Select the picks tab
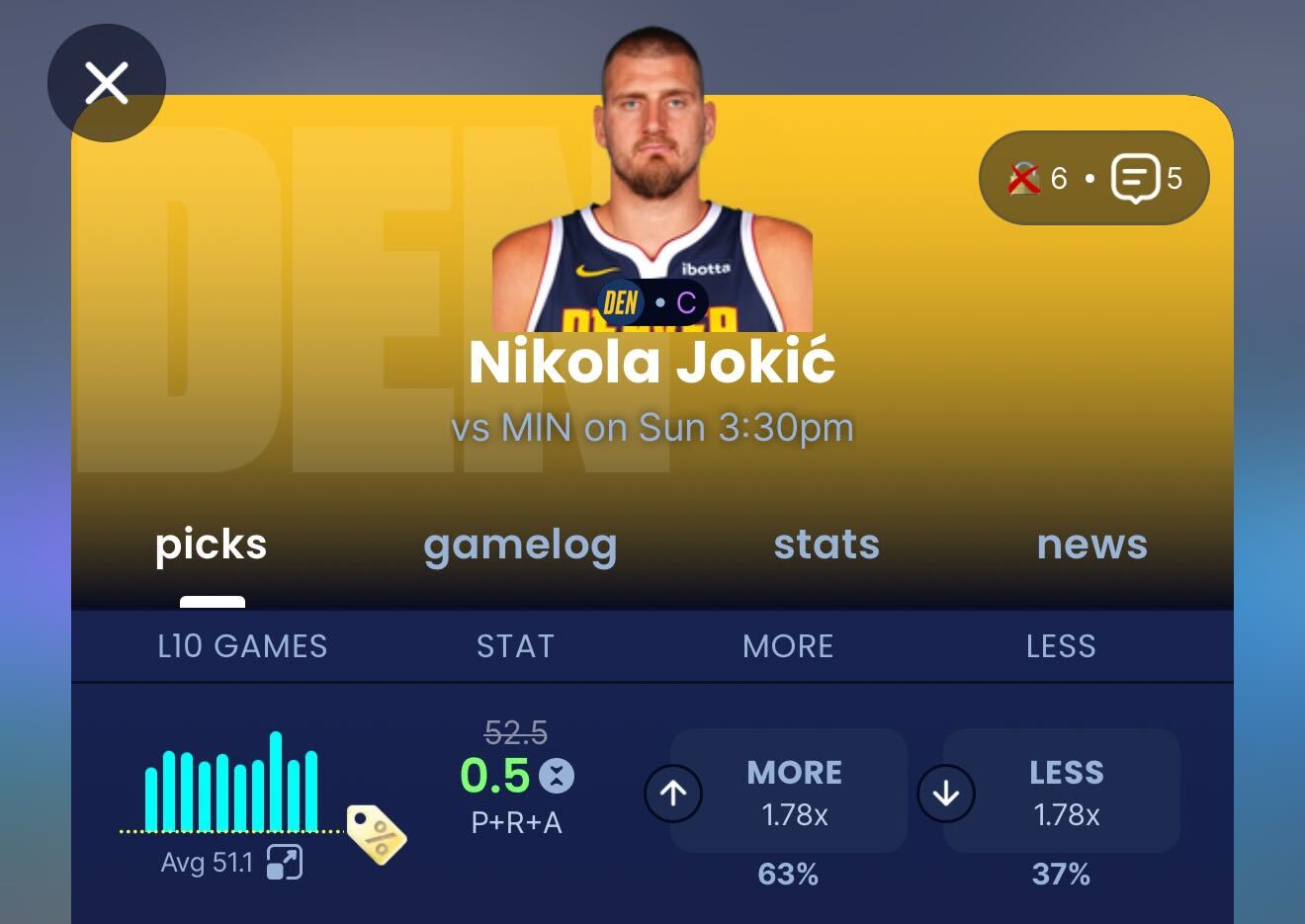The width and height of the screenshot is (1305, 924). 212,545
